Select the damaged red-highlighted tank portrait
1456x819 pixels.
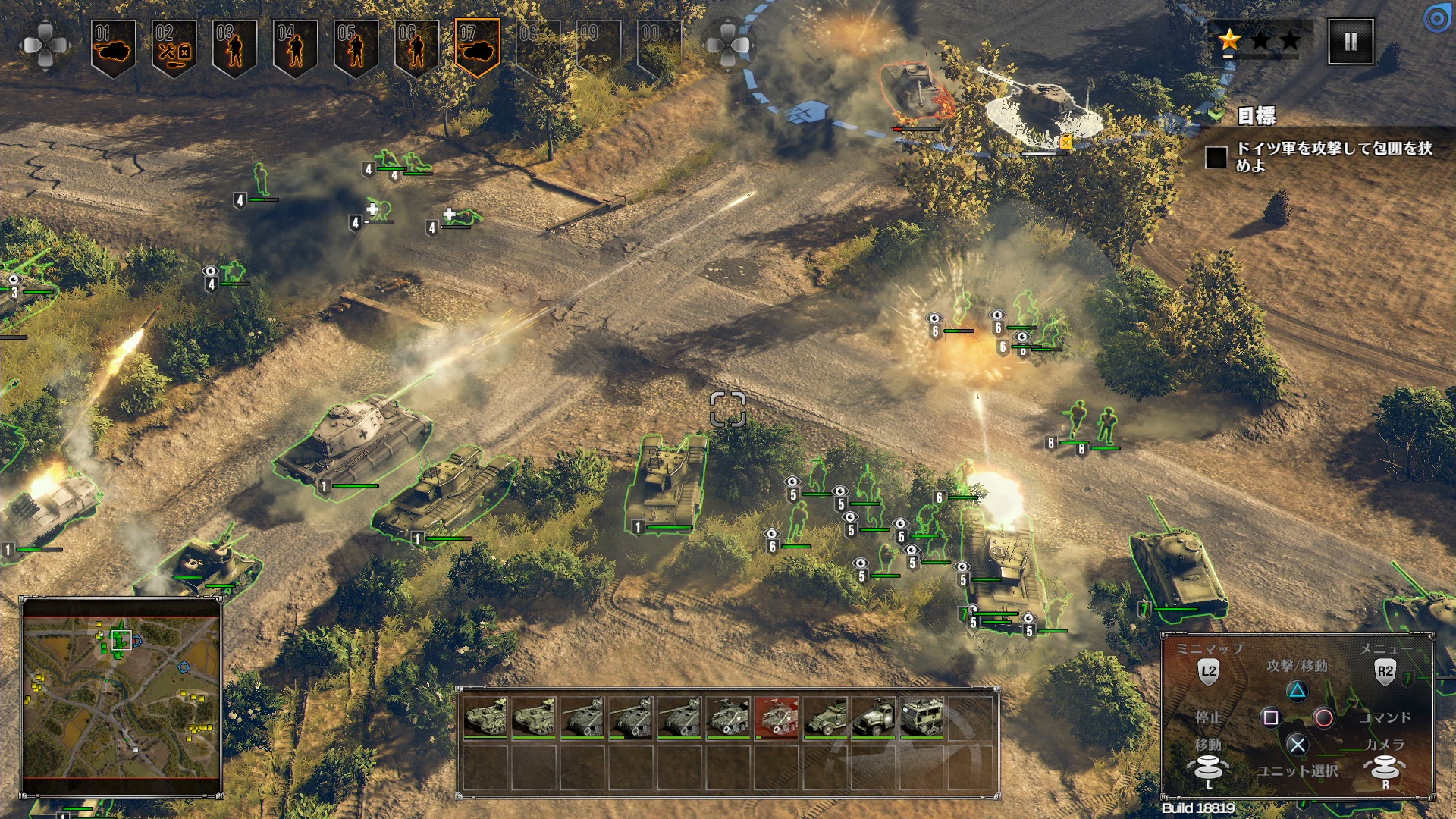point(777,717)
